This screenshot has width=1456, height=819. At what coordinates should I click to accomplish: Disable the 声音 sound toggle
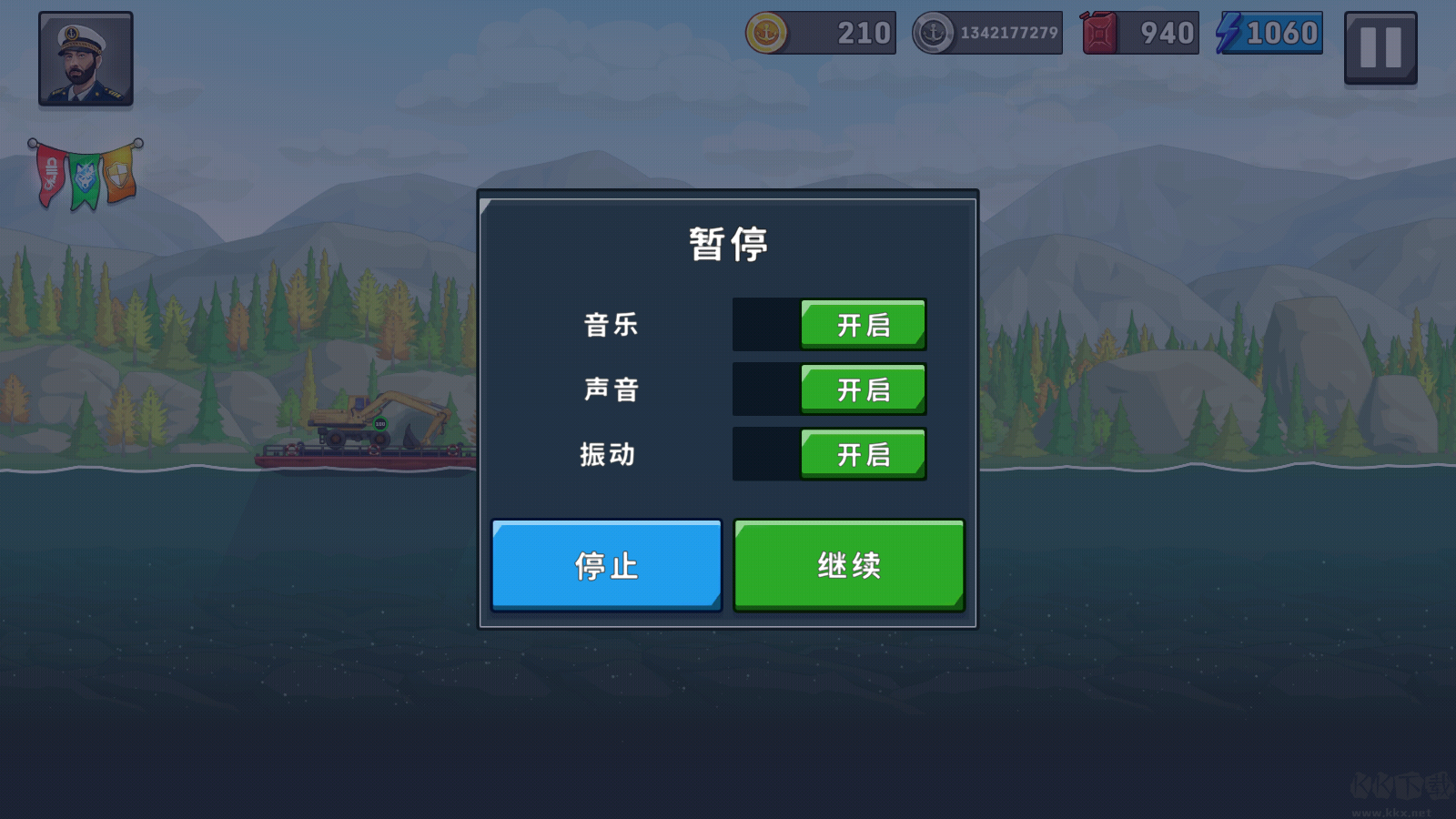(863, 389)
